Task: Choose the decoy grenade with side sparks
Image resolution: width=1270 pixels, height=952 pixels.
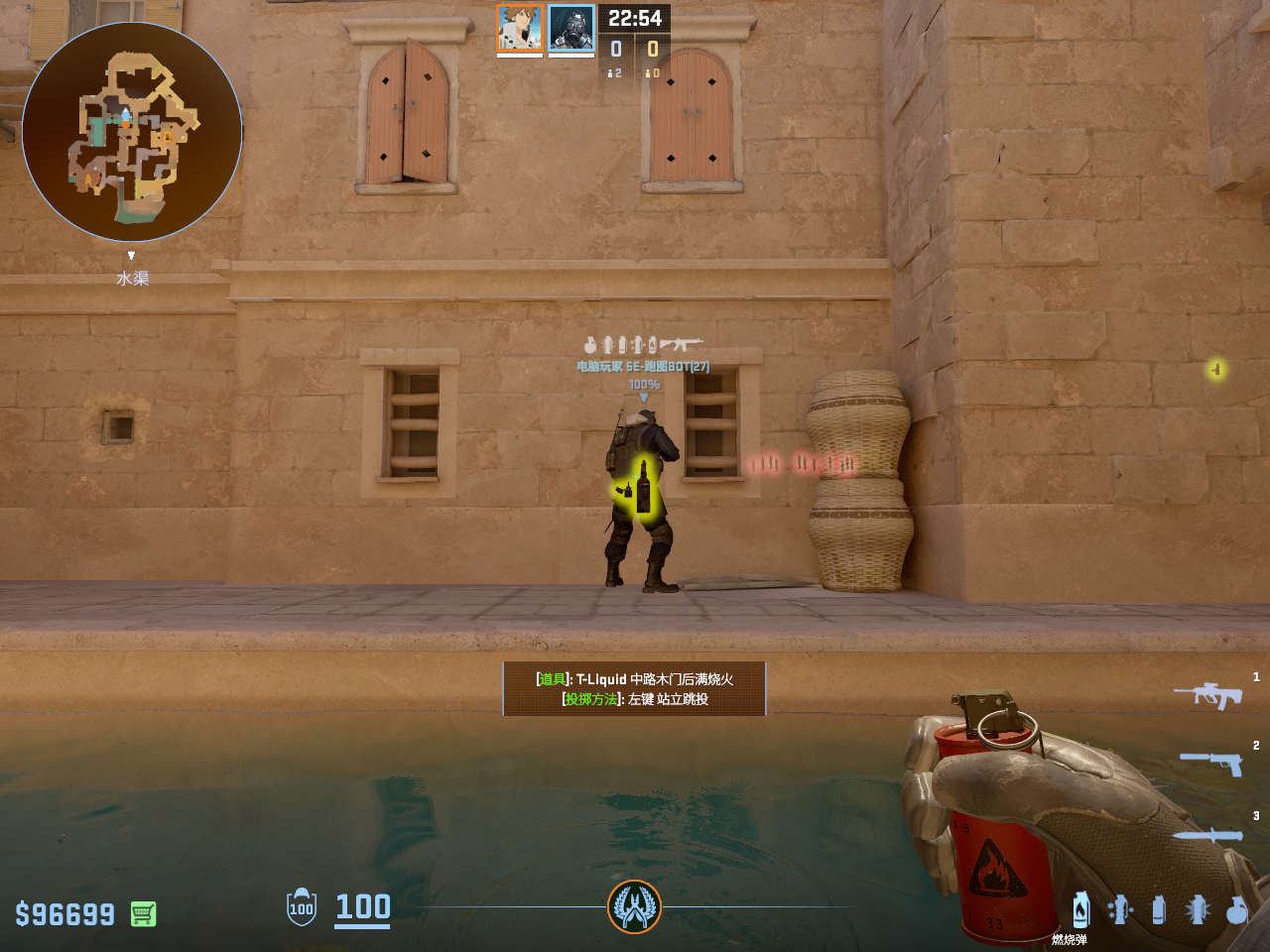Action: click(x=1120, y=909)
